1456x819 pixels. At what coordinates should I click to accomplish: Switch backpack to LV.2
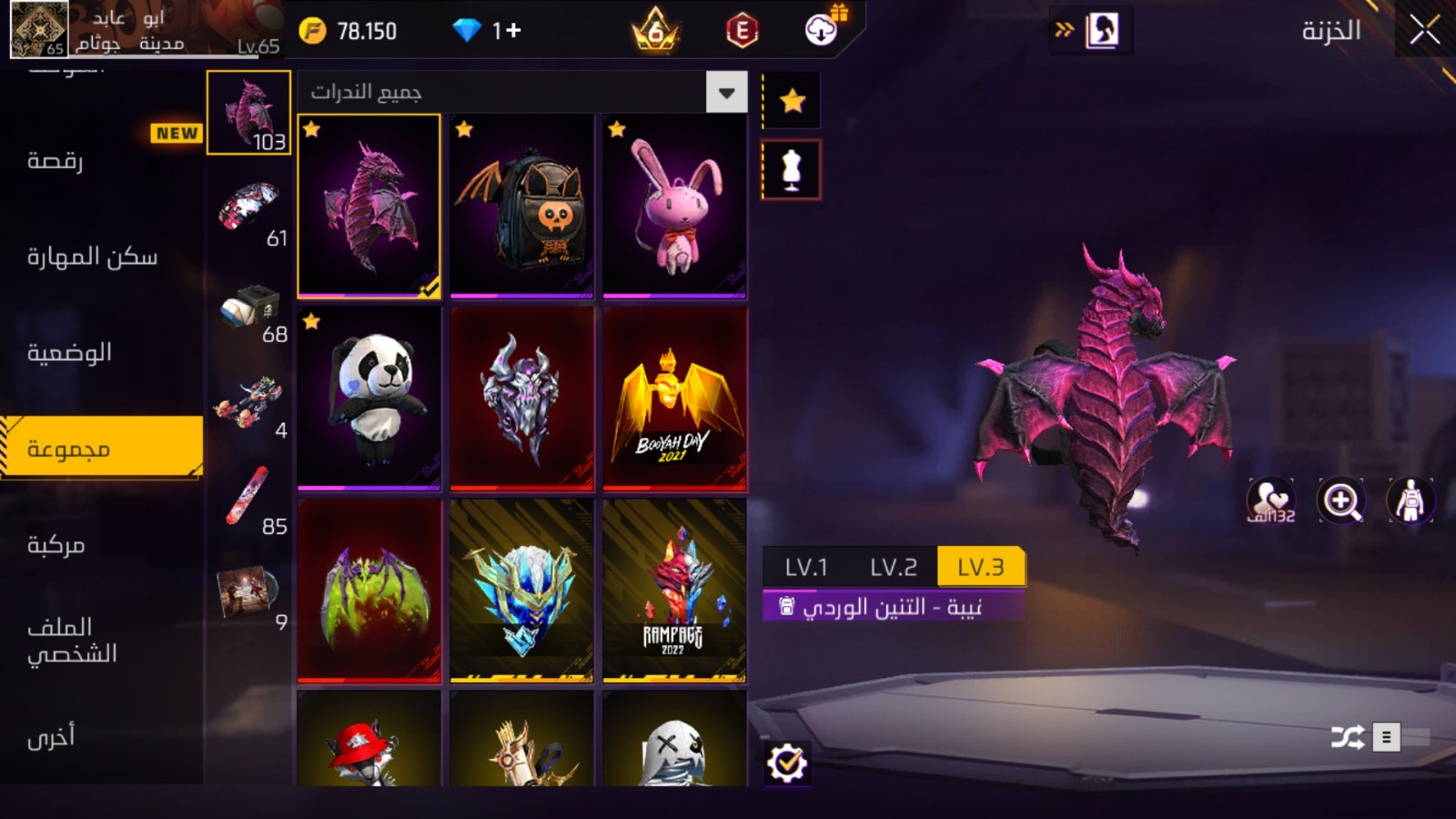893,567
